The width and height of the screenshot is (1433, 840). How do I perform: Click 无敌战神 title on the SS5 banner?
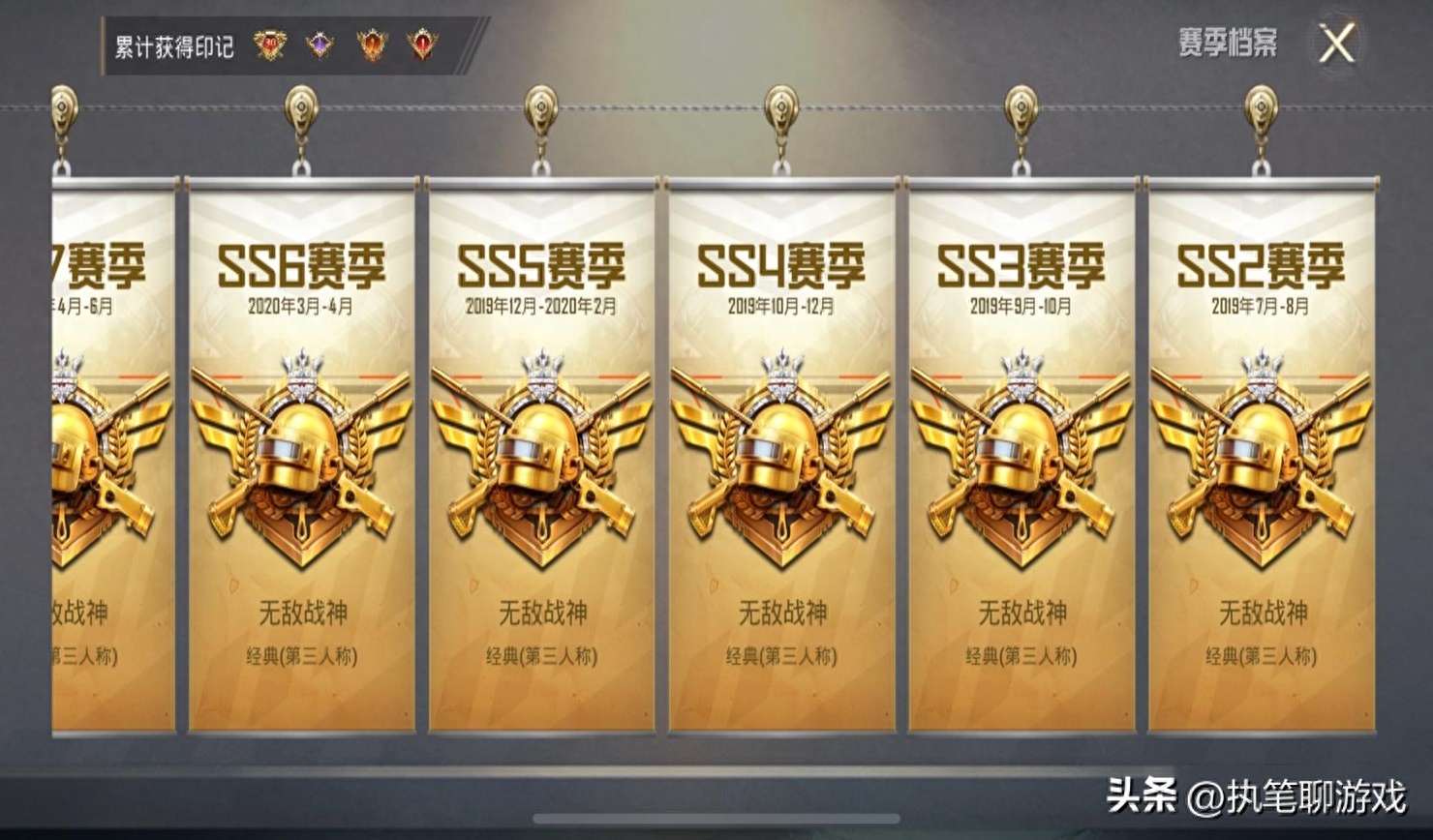tap(543, 611)
